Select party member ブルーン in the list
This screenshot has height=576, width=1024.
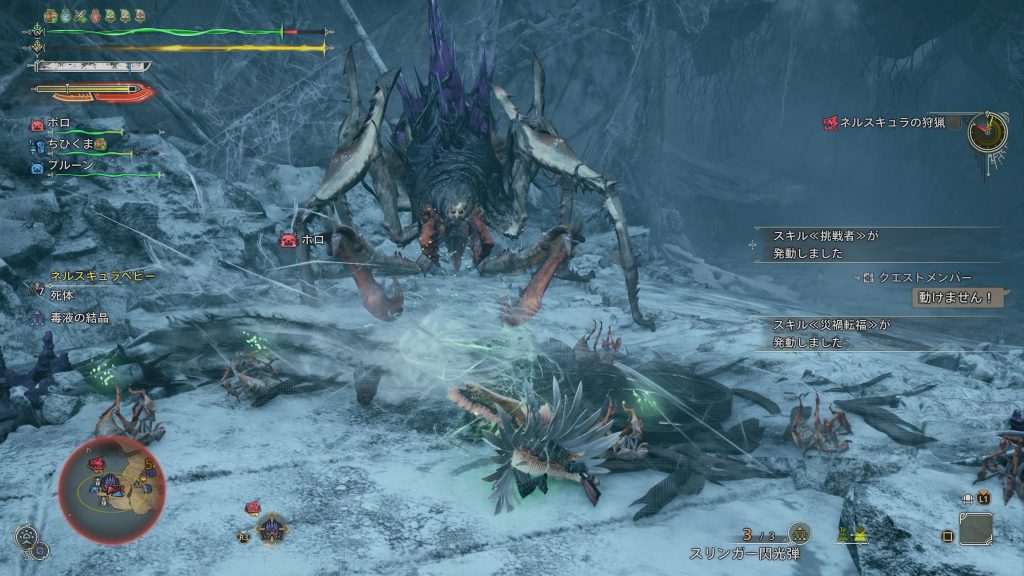(69, 166)
